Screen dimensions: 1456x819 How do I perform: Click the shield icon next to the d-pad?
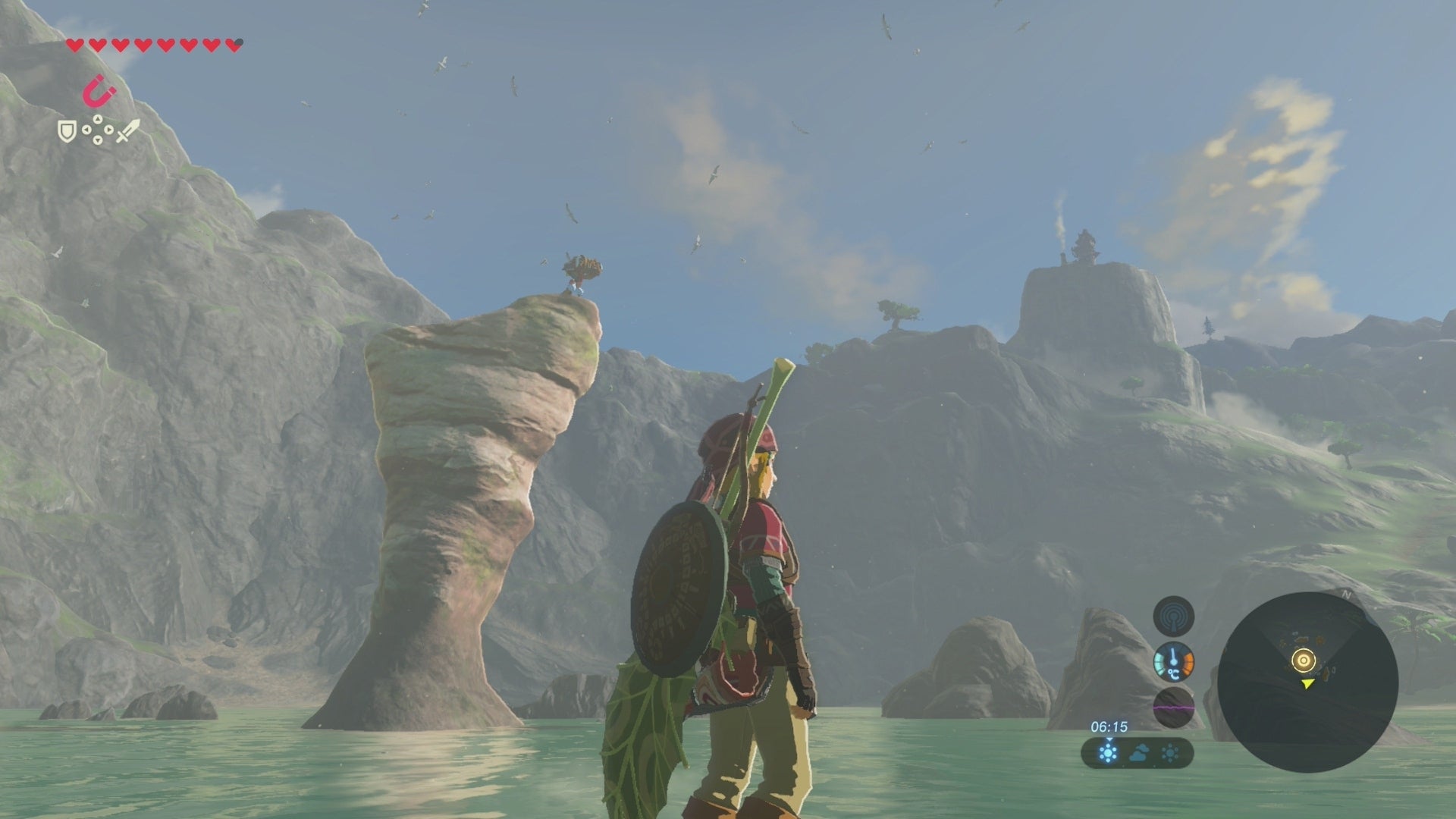[x=67, y=131]
